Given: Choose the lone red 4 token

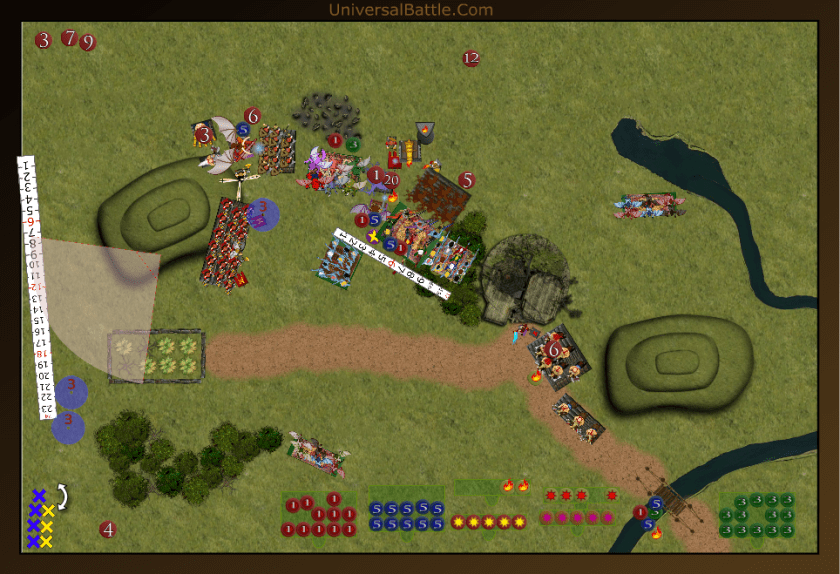Looking at the screenshot, I should coord(108,529).
